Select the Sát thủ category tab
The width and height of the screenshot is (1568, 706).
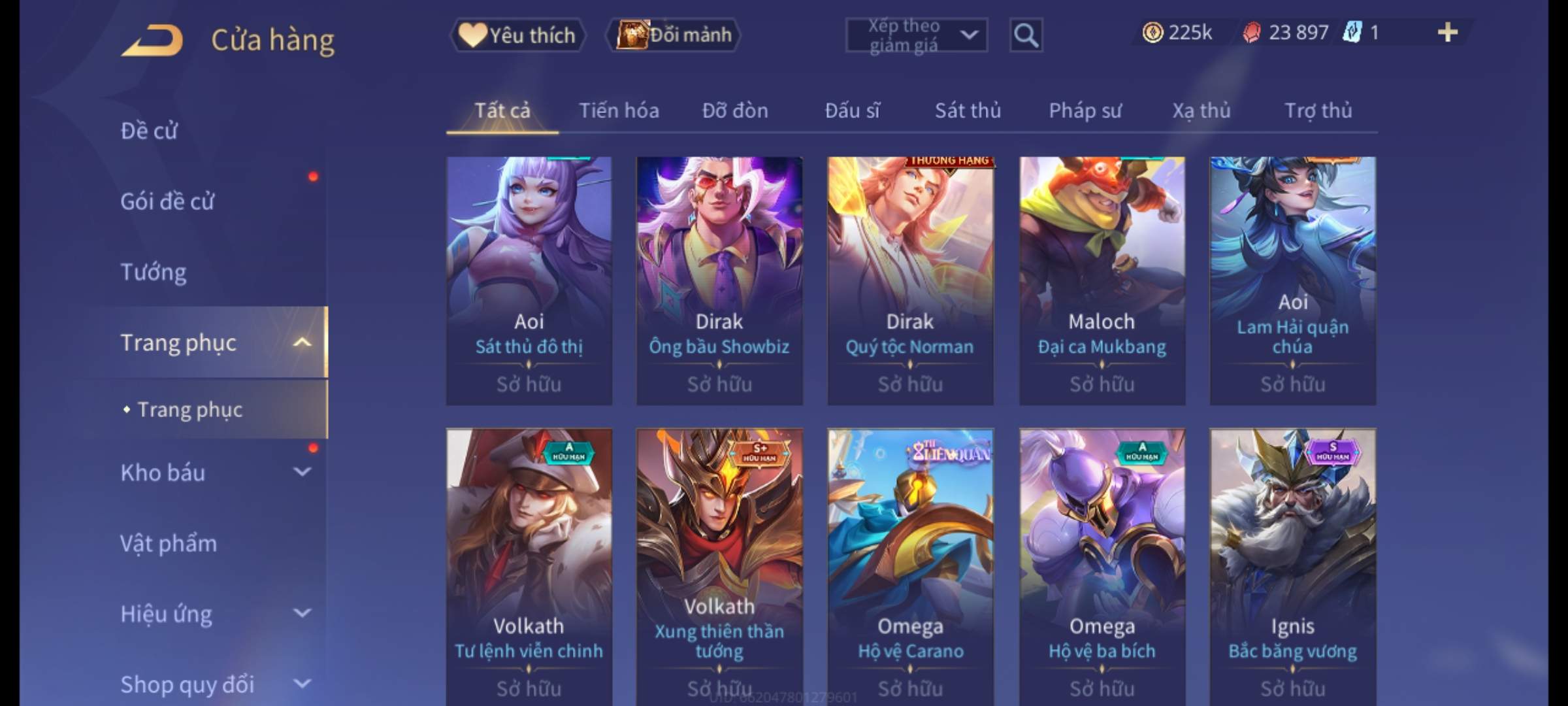[x=968, y=110]
